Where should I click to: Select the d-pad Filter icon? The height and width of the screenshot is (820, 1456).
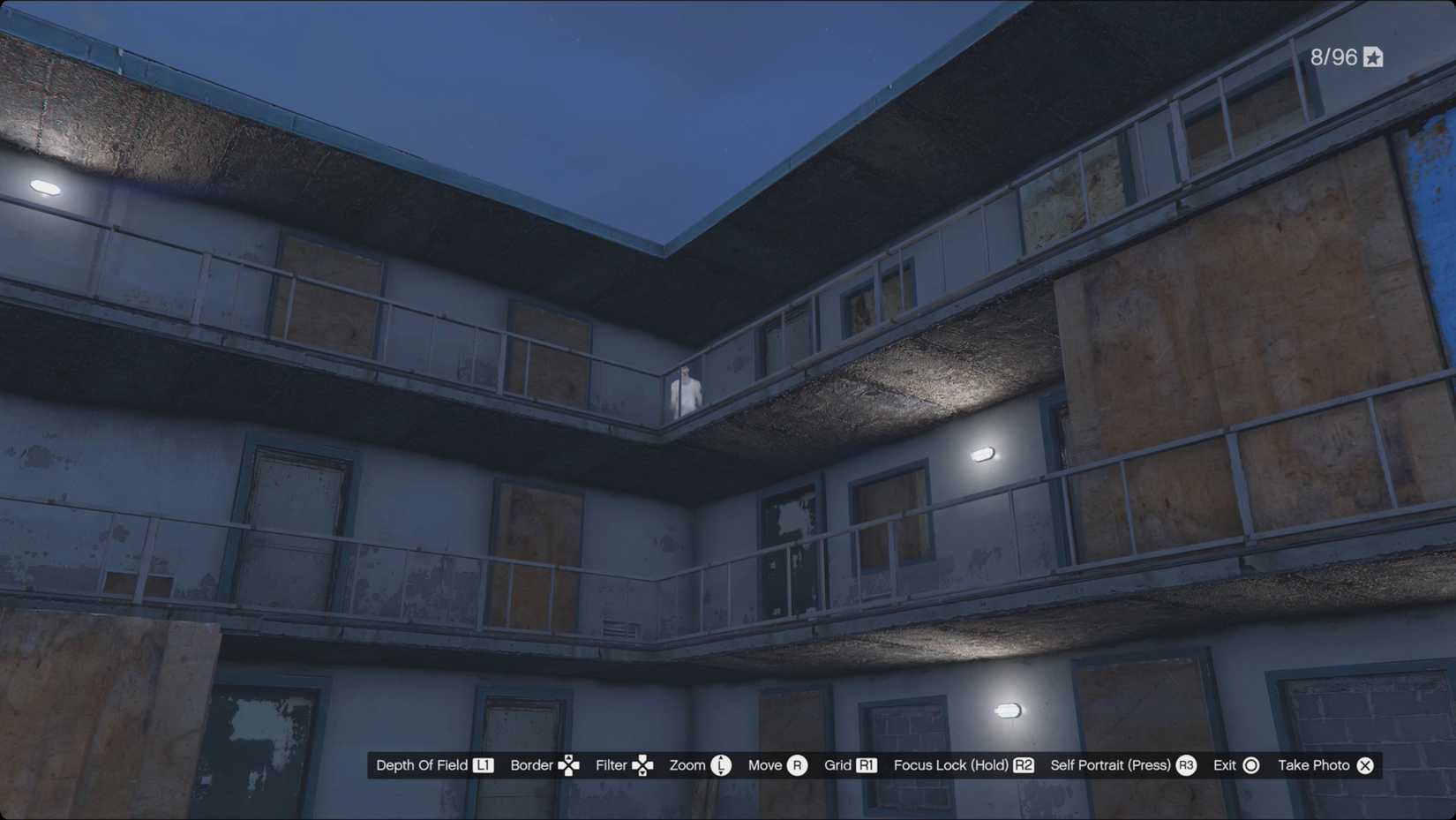pyautogui.click(x=643, y=765)
